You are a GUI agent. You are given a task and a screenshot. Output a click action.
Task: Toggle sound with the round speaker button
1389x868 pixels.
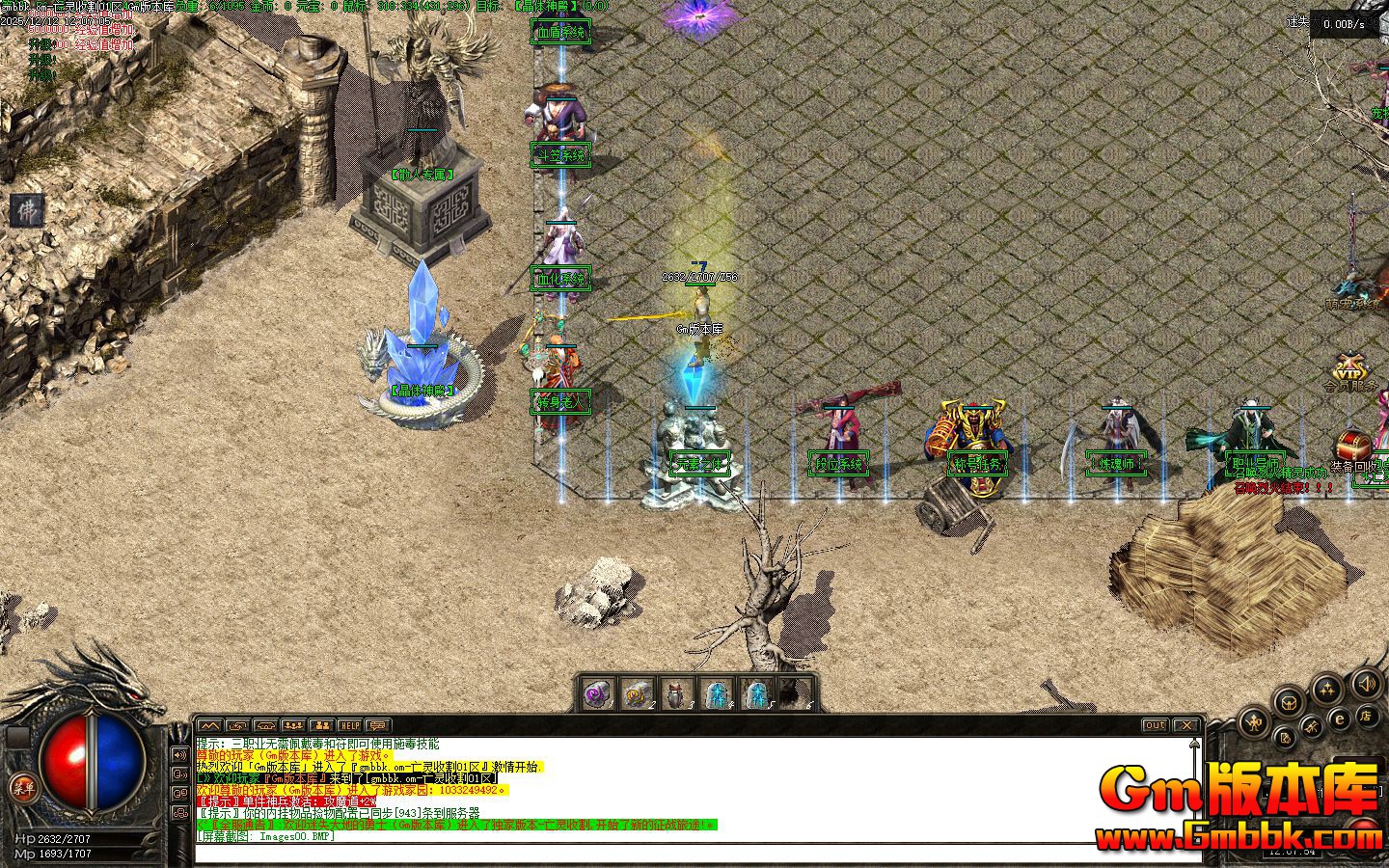[x=1366, y=685]
